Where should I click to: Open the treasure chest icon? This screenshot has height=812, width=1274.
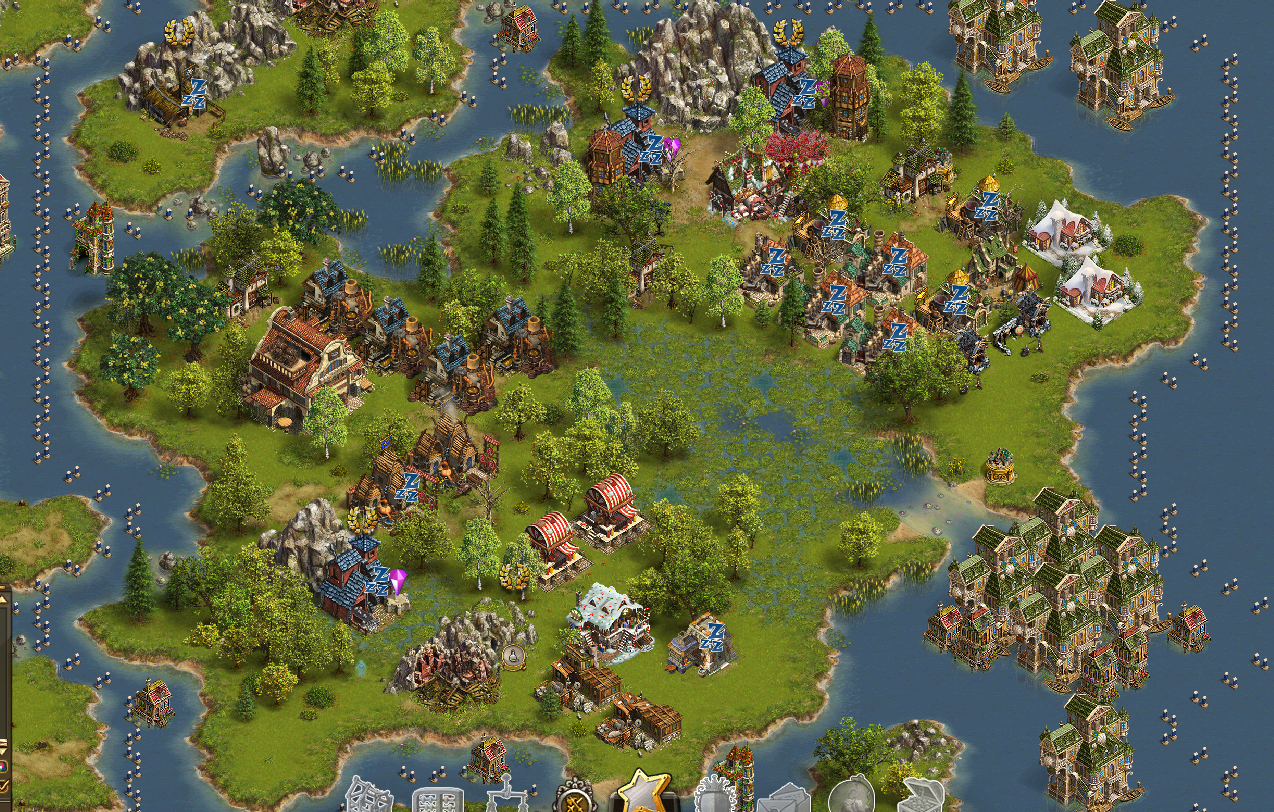(x=921, y=797)
